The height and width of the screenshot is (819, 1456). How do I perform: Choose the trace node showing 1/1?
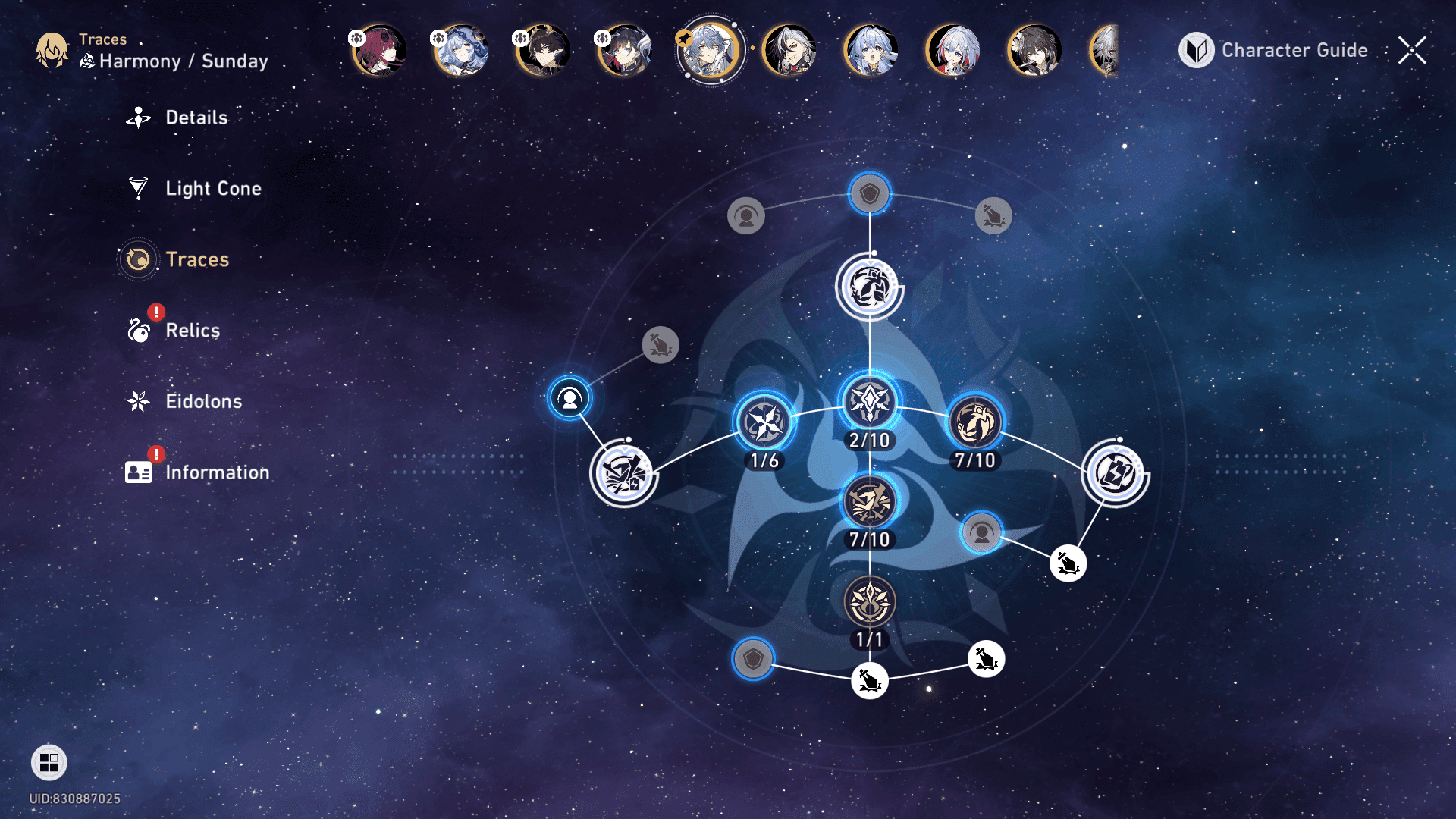pos(870,602)
